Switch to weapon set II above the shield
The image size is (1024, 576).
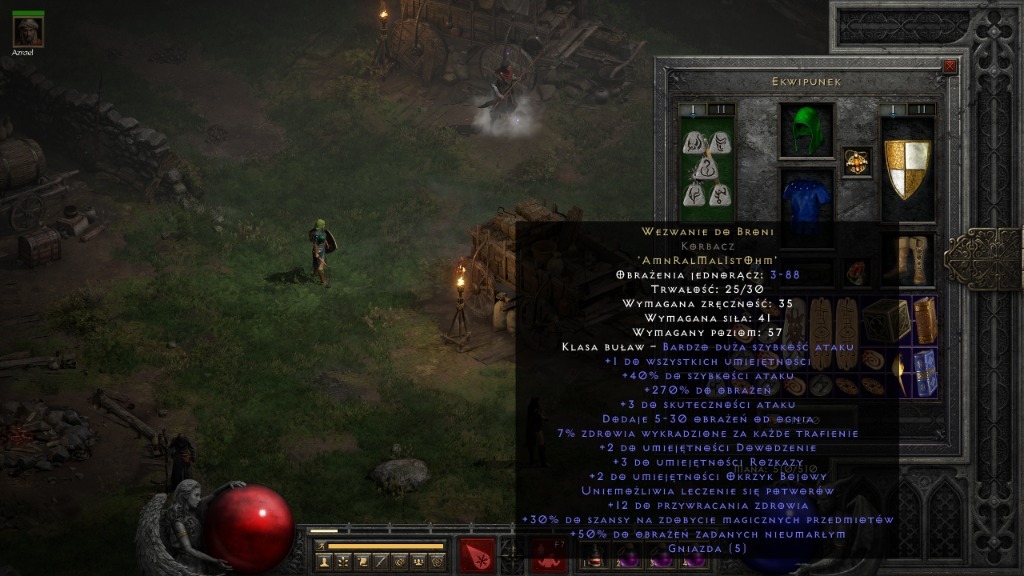[x=924, y=109]
